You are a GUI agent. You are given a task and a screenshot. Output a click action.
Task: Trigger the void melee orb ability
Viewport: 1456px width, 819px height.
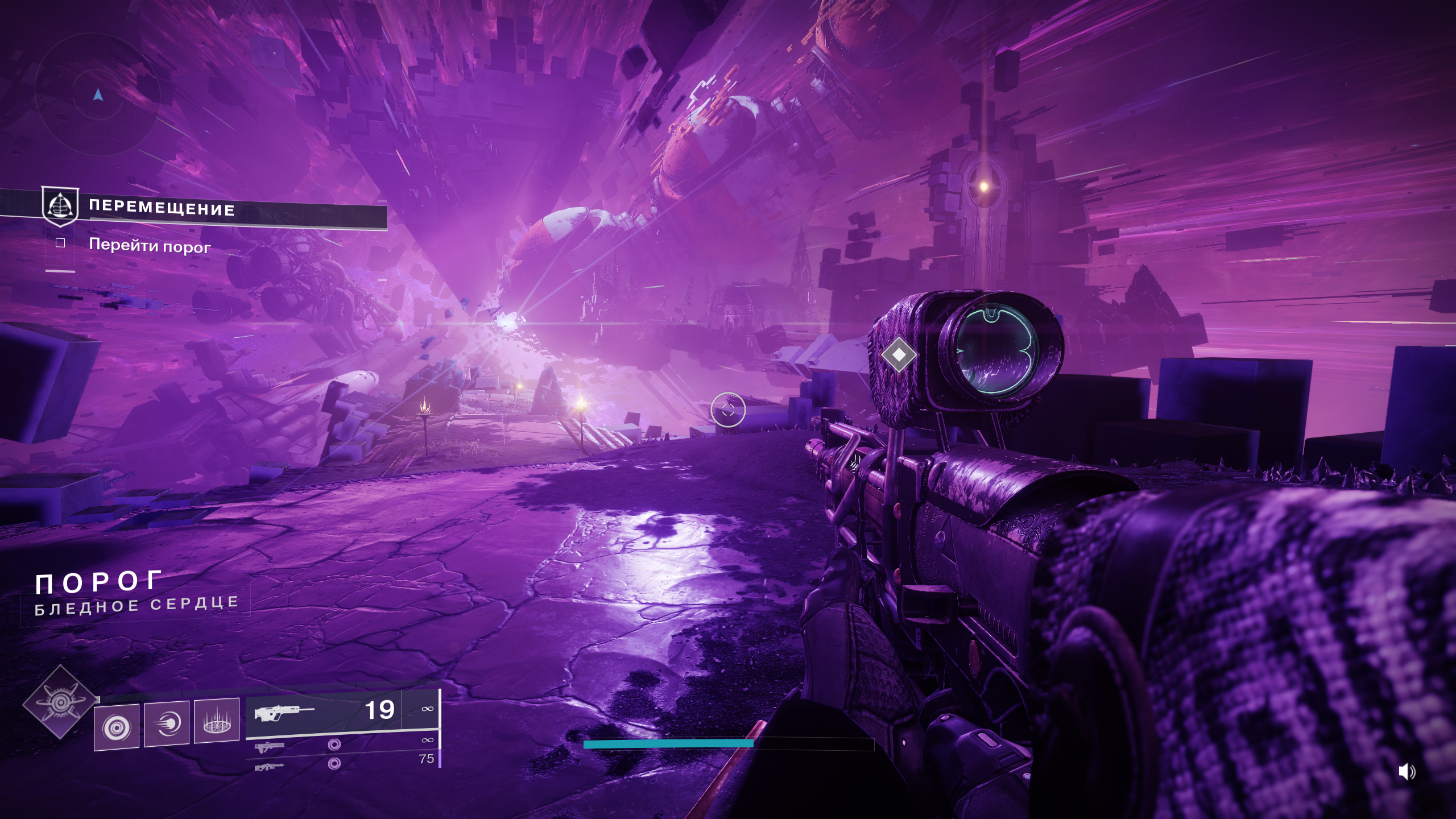pos(167,723)
